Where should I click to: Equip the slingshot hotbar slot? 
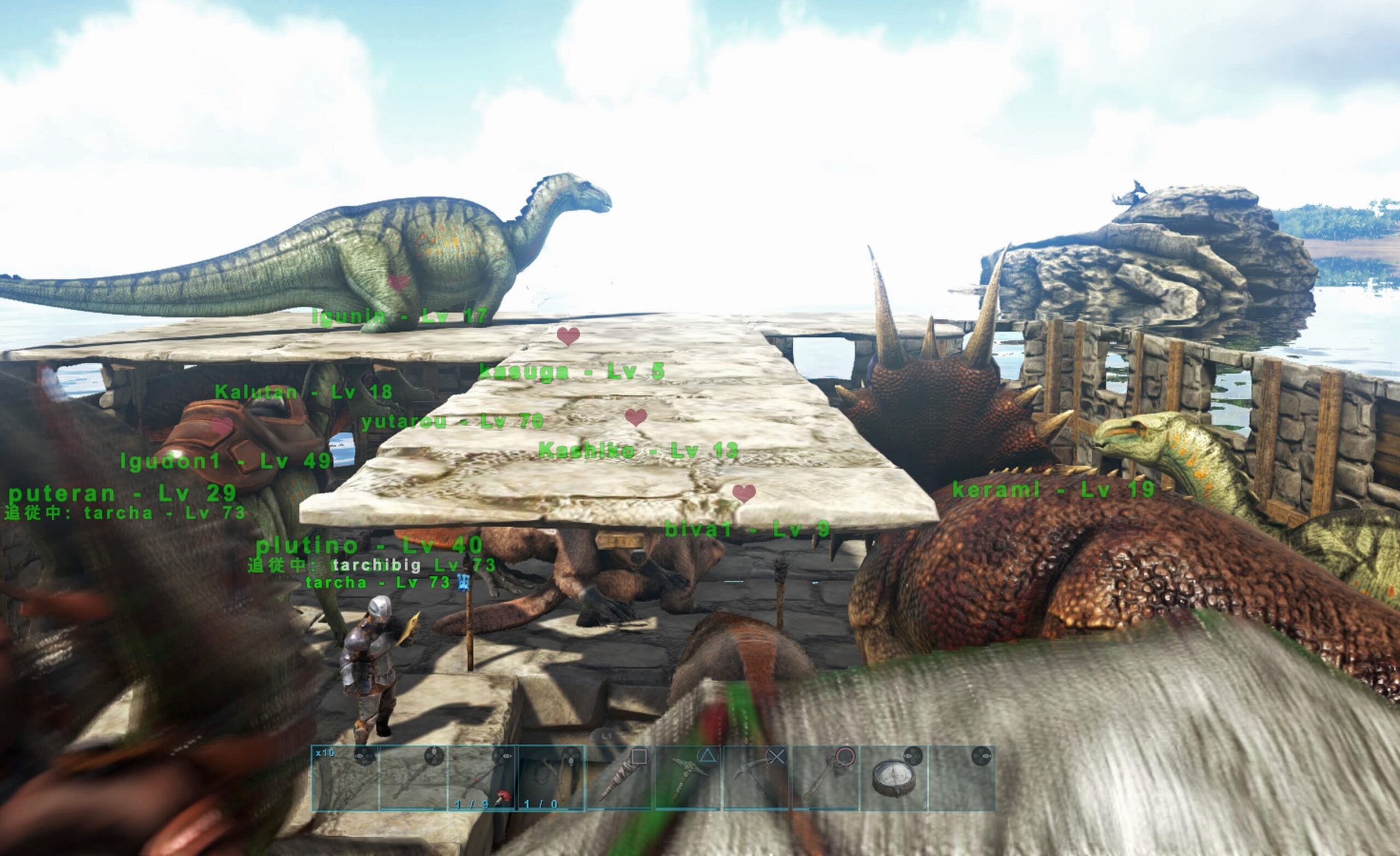pyautogui.click(x=551, y=777)
